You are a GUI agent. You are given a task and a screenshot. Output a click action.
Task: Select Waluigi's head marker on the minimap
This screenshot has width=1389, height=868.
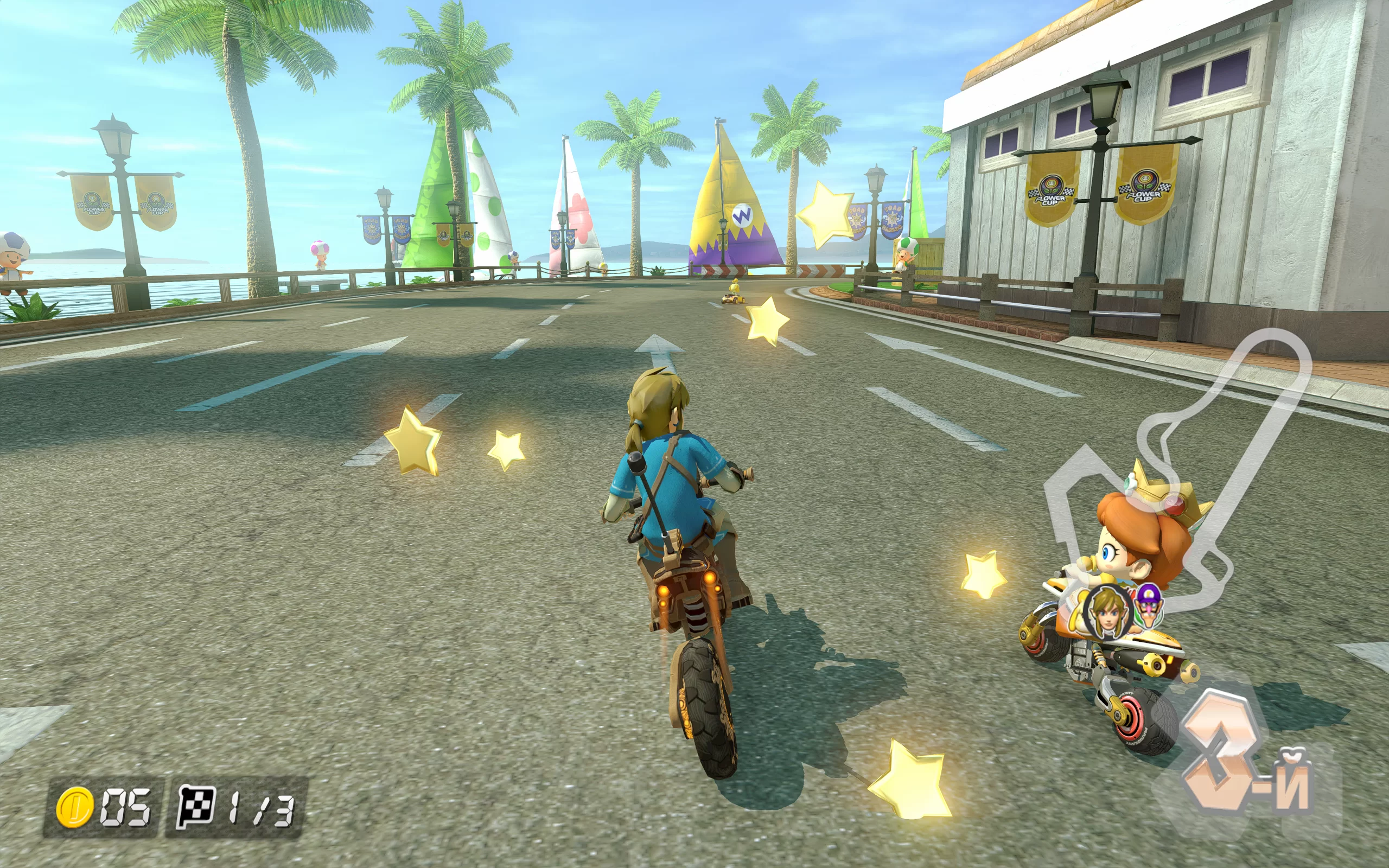[1150, 604]
